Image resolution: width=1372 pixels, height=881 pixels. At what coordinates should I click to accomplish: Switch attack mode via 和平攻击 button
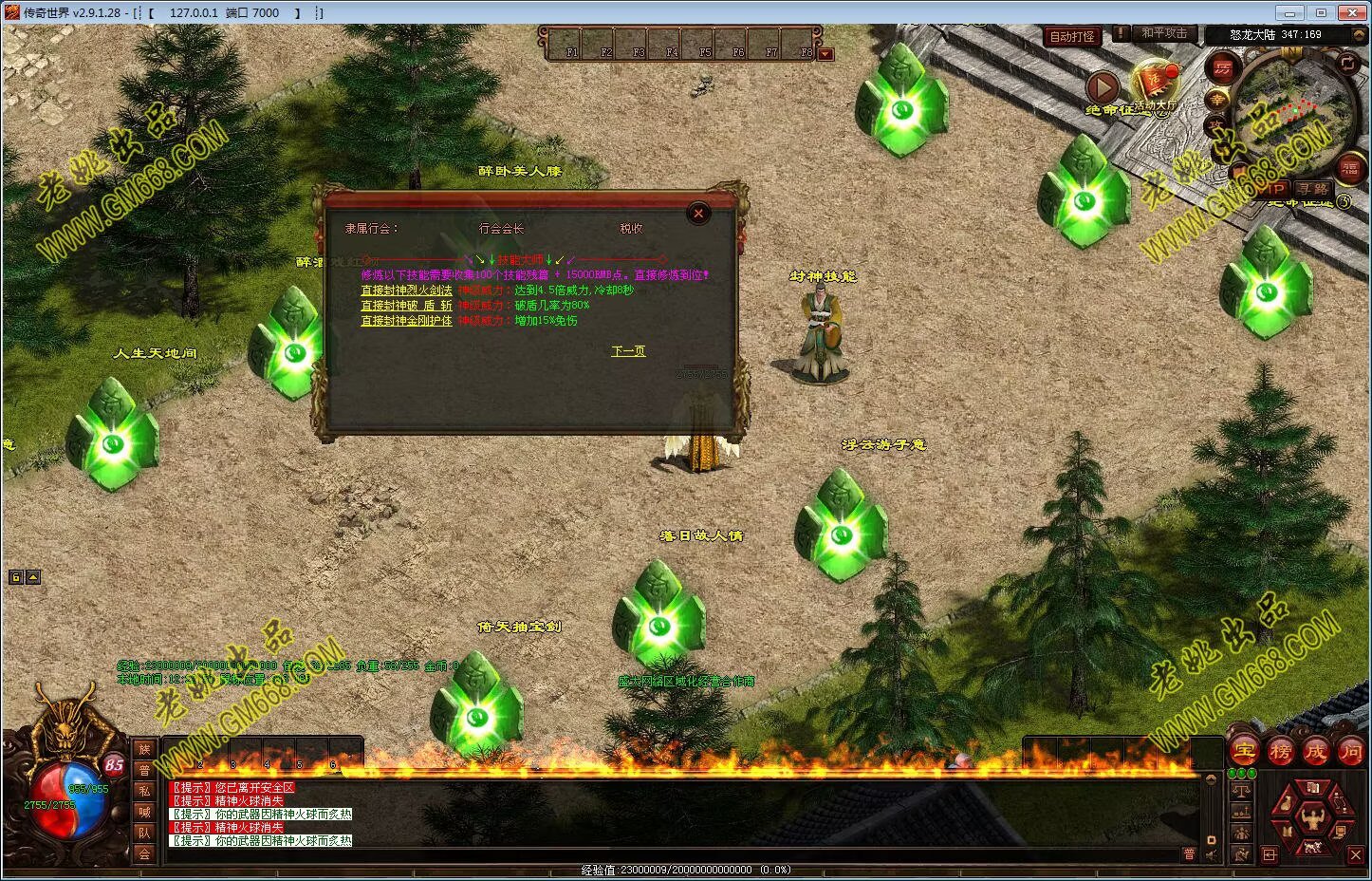pyautogui.click(x=1164, y=33)
